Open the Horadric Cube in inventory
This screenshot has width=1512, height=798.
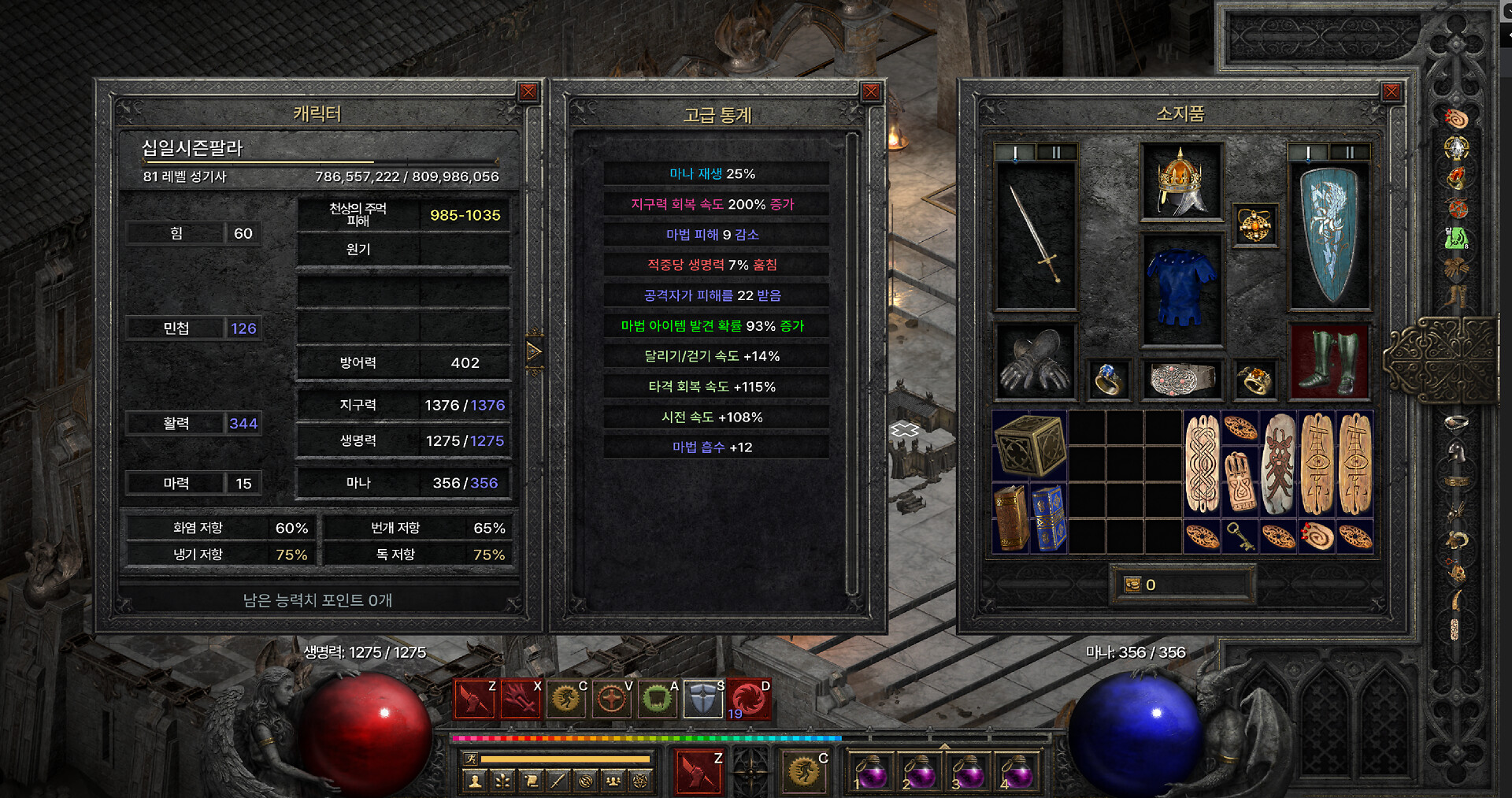coord(1029,446)
